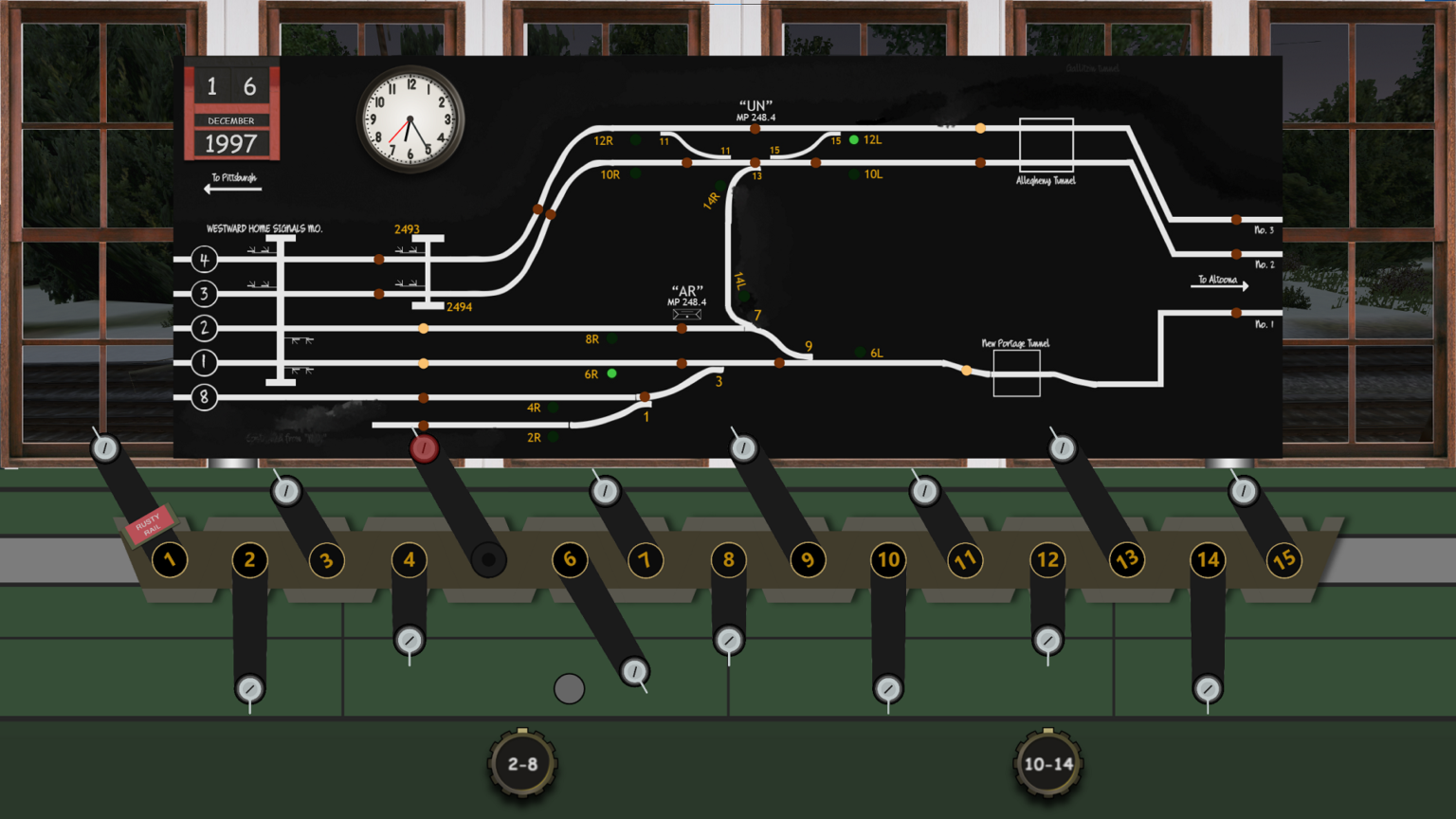This screenshot has height=819, width=1456.
Task: Turn the 2-8 selector knob
Action: point(522,762)
